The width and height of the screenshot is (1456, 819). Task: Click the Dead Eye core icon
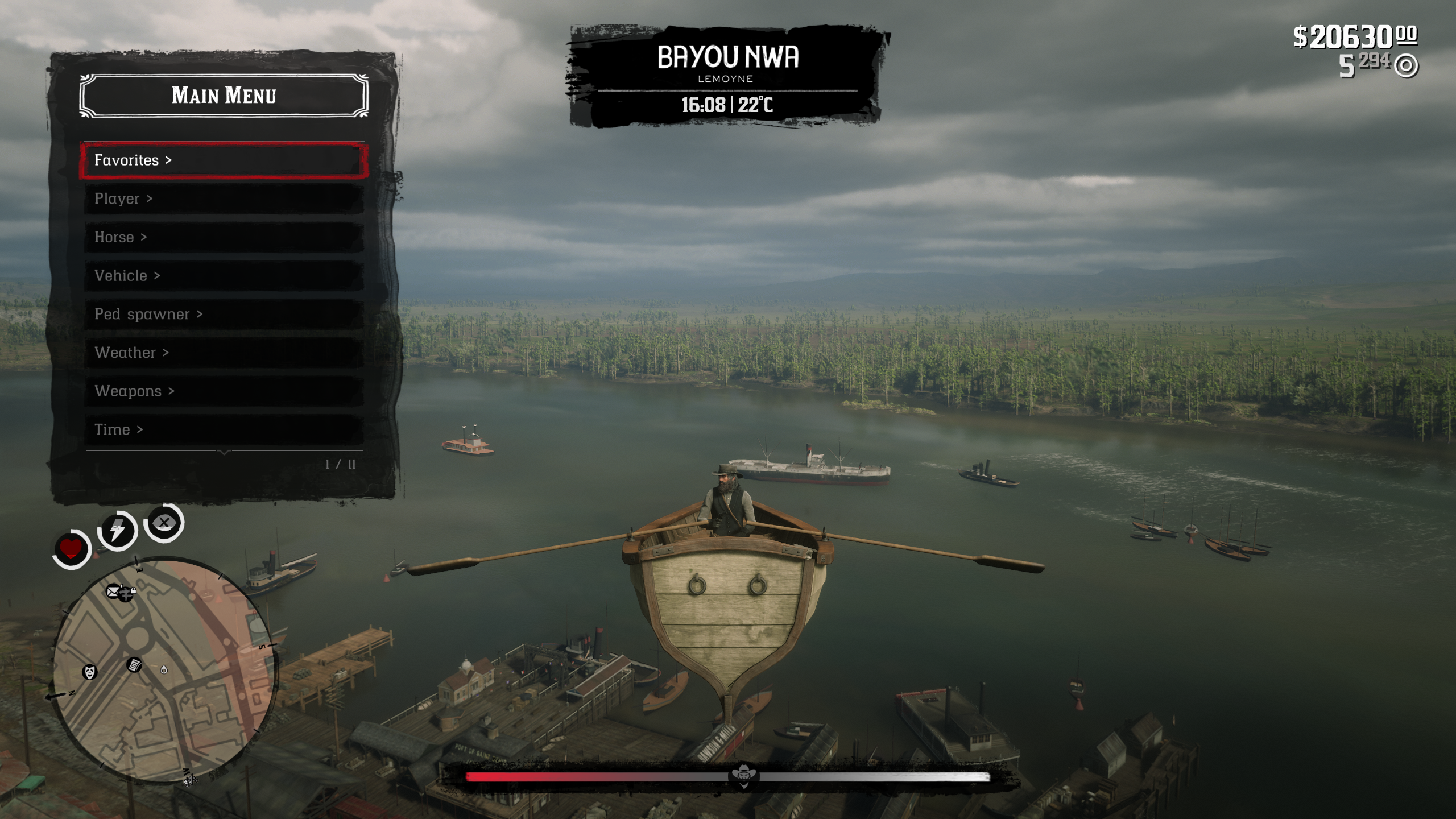[164, 522]
